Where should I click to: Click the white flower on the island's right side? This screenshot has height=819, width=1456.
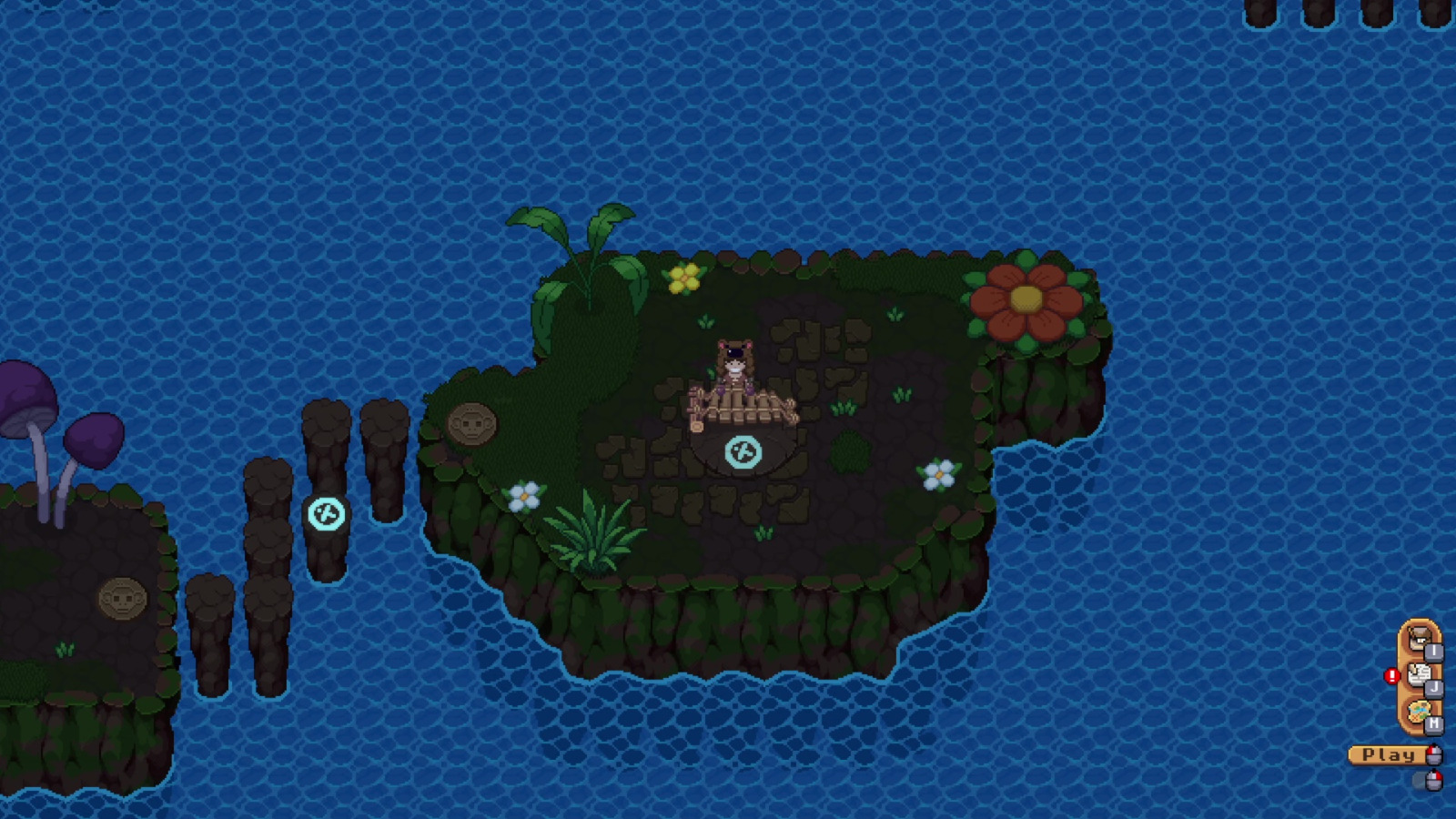pyautogui.click(x=936, y=474)
